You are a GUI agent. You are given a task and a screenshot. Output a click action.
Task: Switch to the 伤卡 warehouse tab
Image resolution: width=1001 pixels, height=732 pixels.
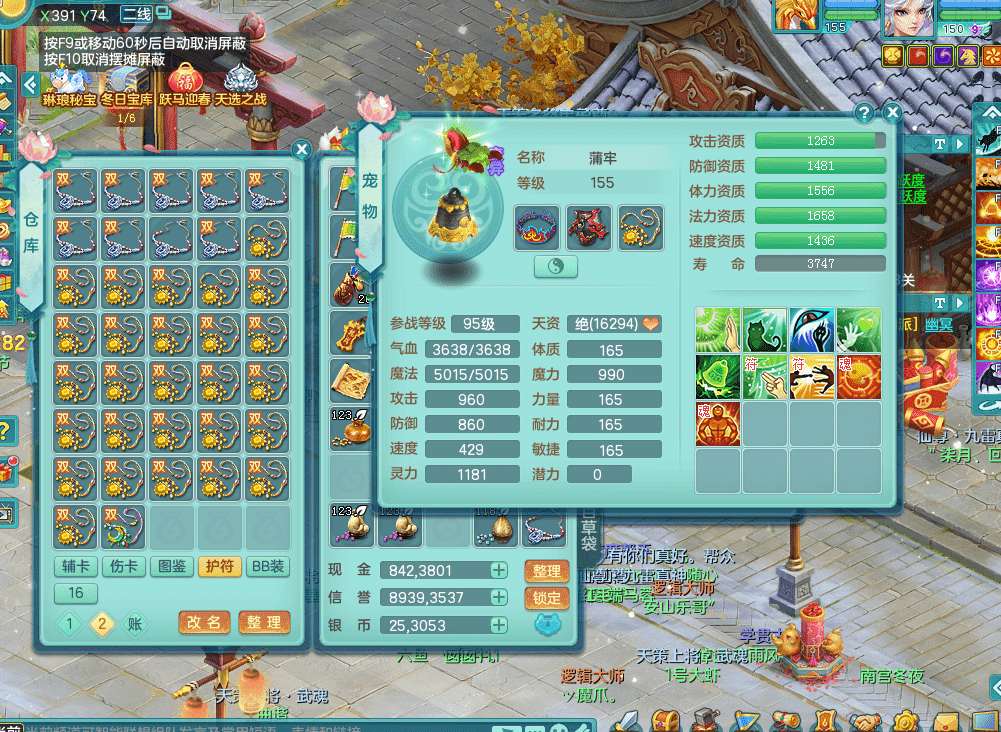click(122, 567)
